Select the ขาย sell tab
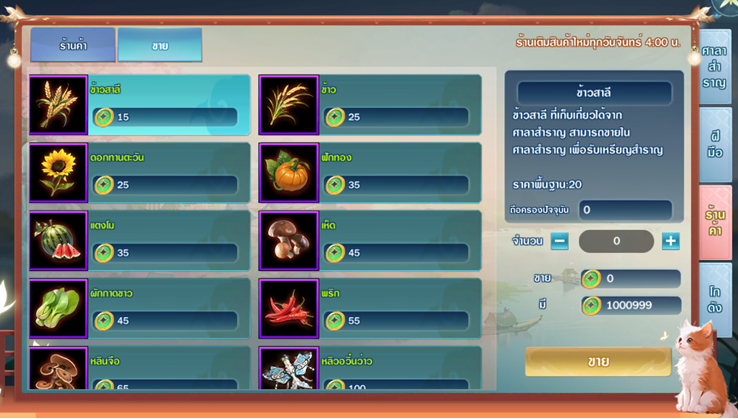Viewport: 738px width, 419px height. pos(160,46)
